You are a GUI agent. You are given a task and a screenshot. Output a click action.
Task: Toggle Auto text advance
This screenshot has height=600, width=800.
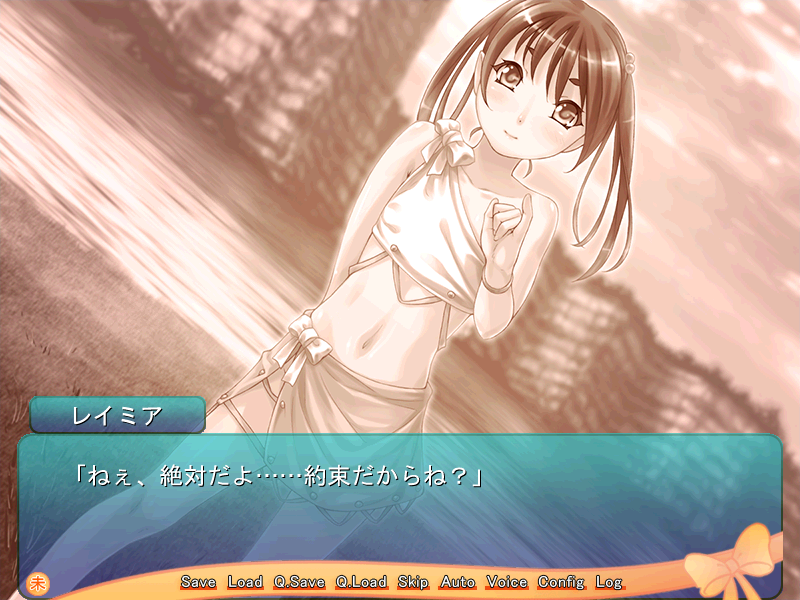[458, 582]
